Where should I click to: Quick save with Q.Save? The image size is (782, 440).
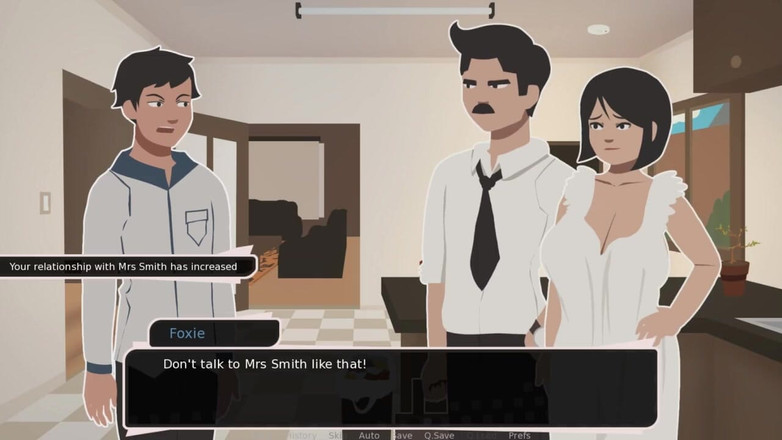click(439, 435)
